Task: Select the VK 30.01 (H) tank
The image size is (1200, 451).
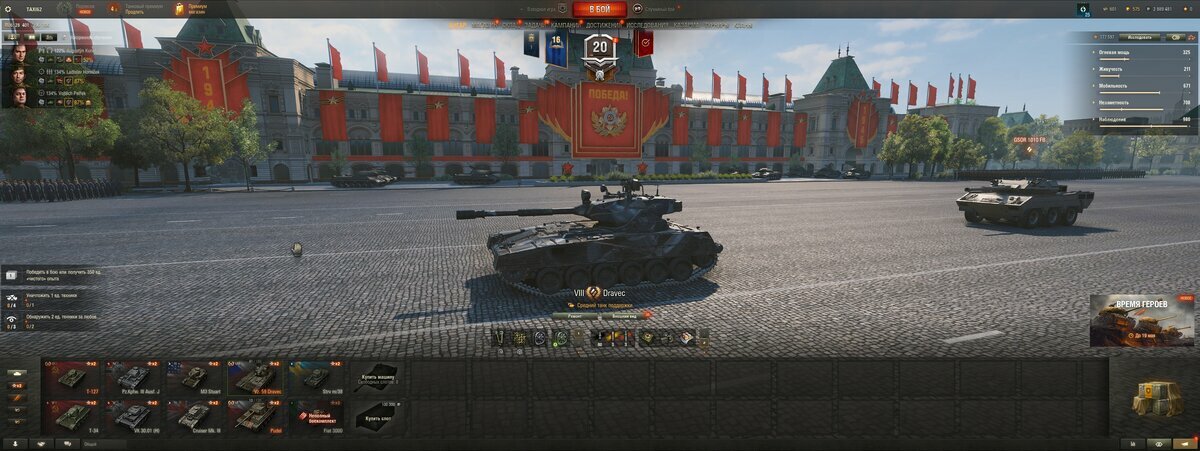Action: pos(134,416)
